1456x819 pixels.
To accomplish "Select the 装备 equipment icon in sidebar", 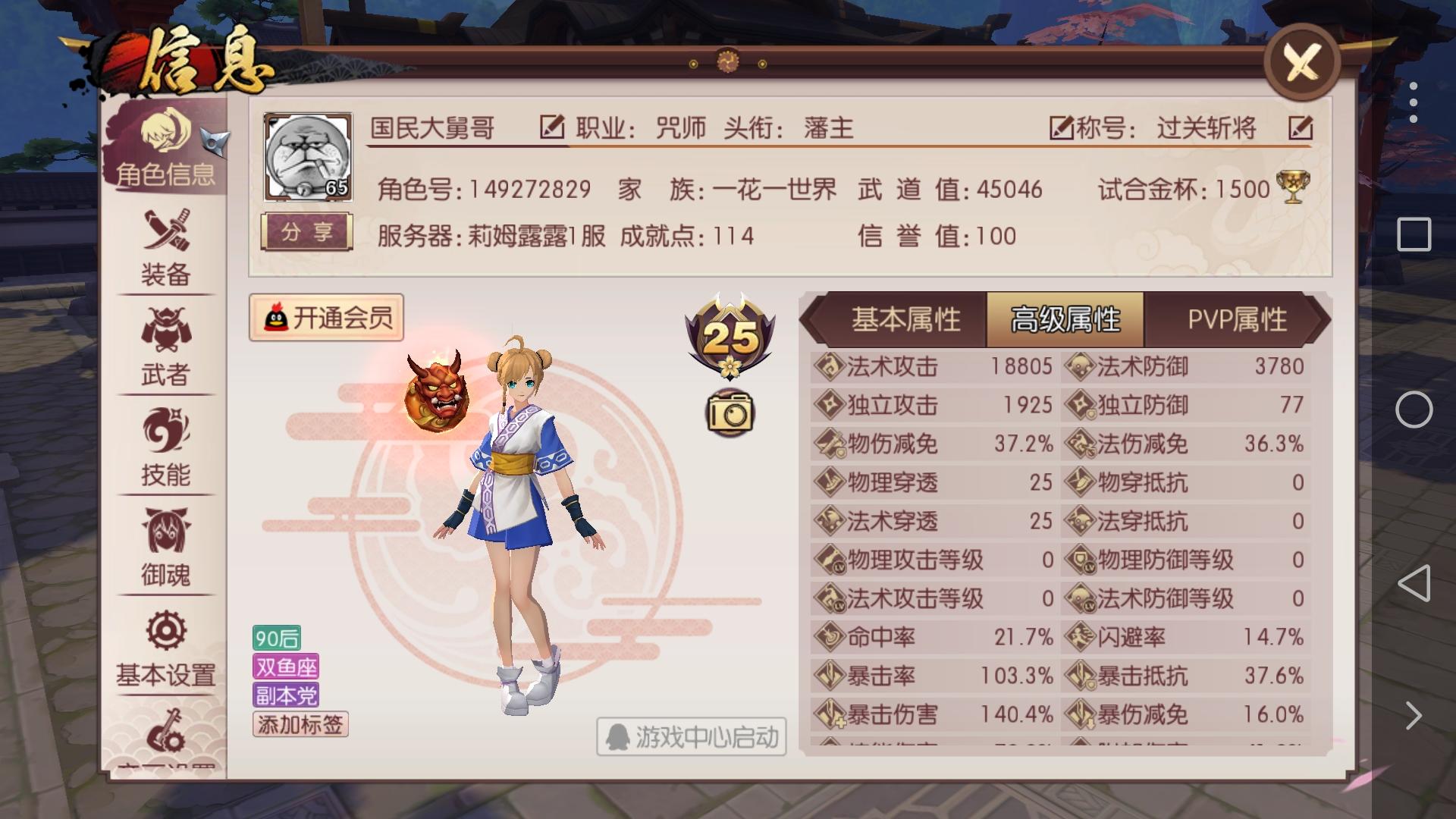I will pos(165,243).
